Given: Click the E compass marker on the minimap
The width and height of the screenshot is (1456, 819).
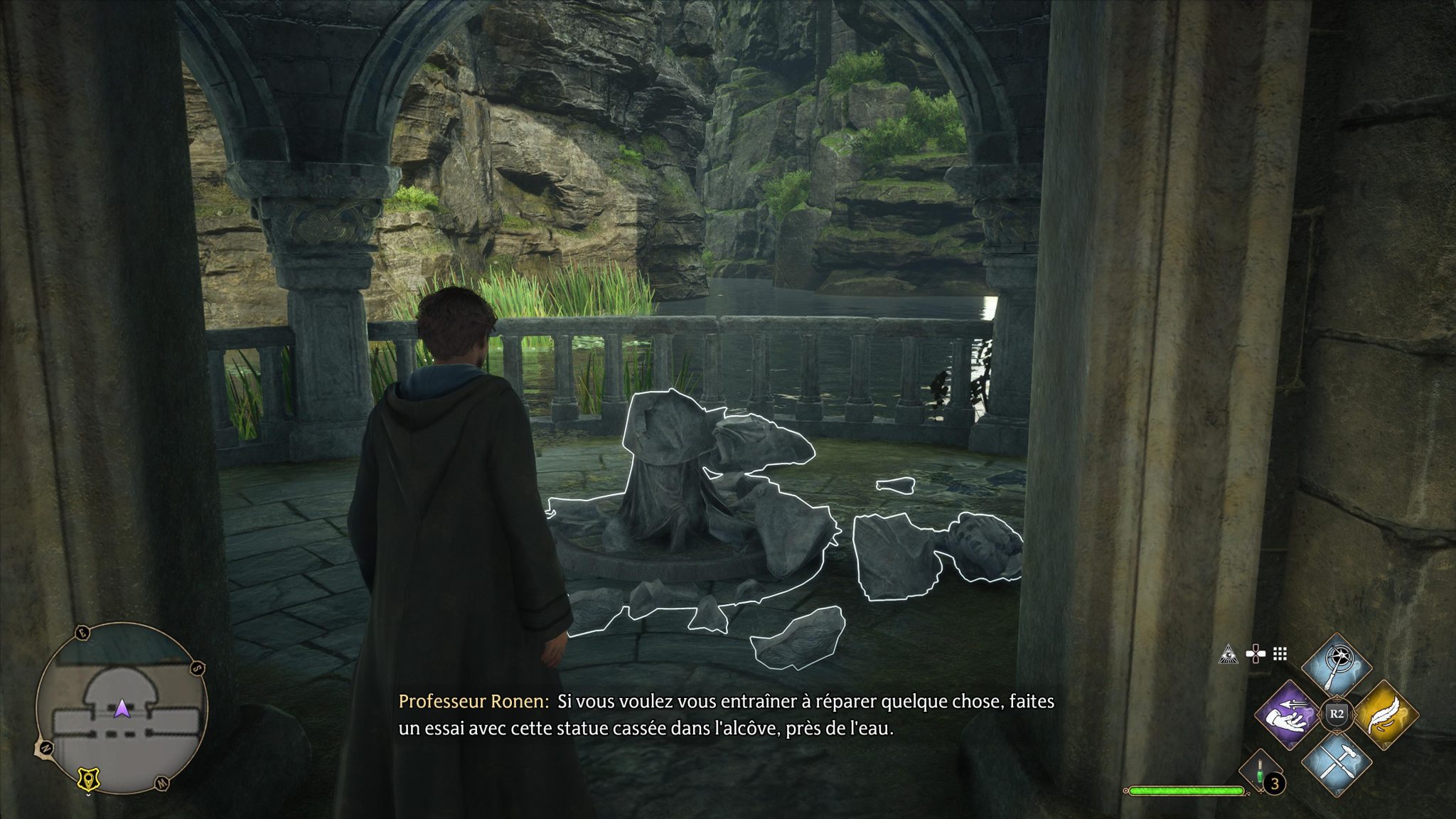Looking at the screenshot, I should coord(82,632).
